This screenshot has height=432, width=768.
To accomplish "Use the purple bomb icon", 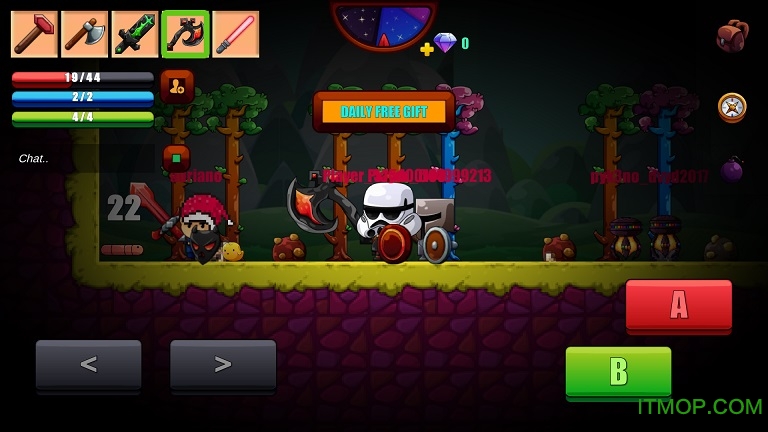I will click(732, 169).
